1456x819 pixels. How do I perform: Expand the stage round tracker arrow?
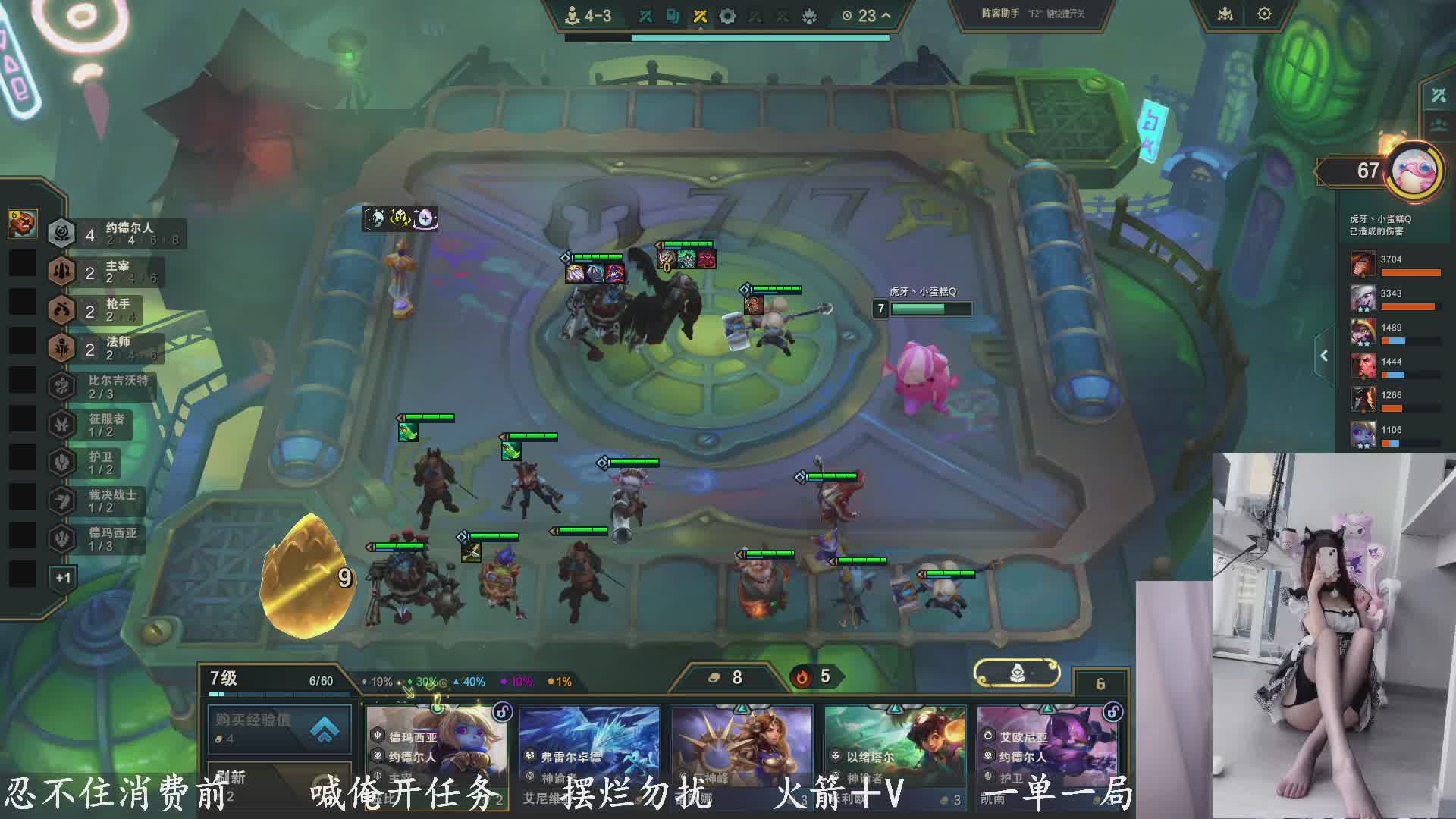[886, 15]
